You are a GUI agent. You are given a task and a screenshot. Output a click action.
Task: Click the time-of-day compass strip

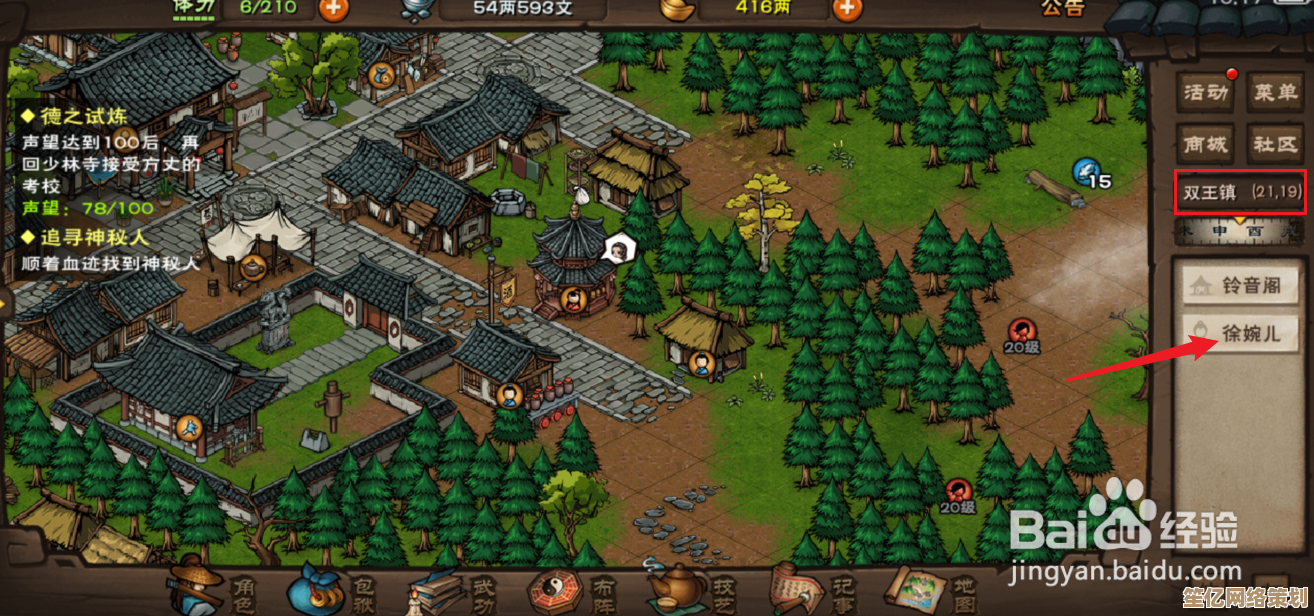1239,230
